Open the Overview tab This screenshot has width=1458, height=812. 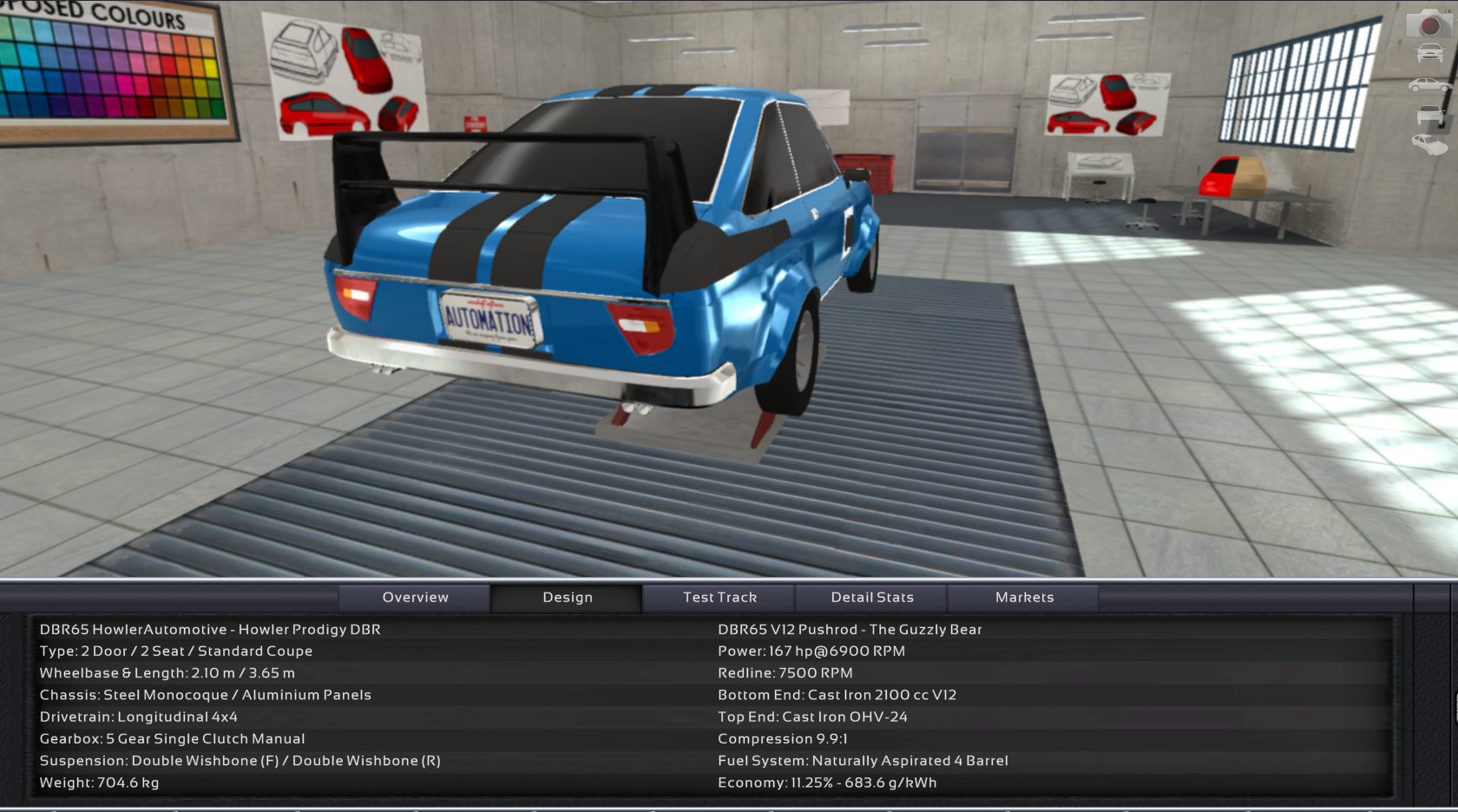point(415,598)
